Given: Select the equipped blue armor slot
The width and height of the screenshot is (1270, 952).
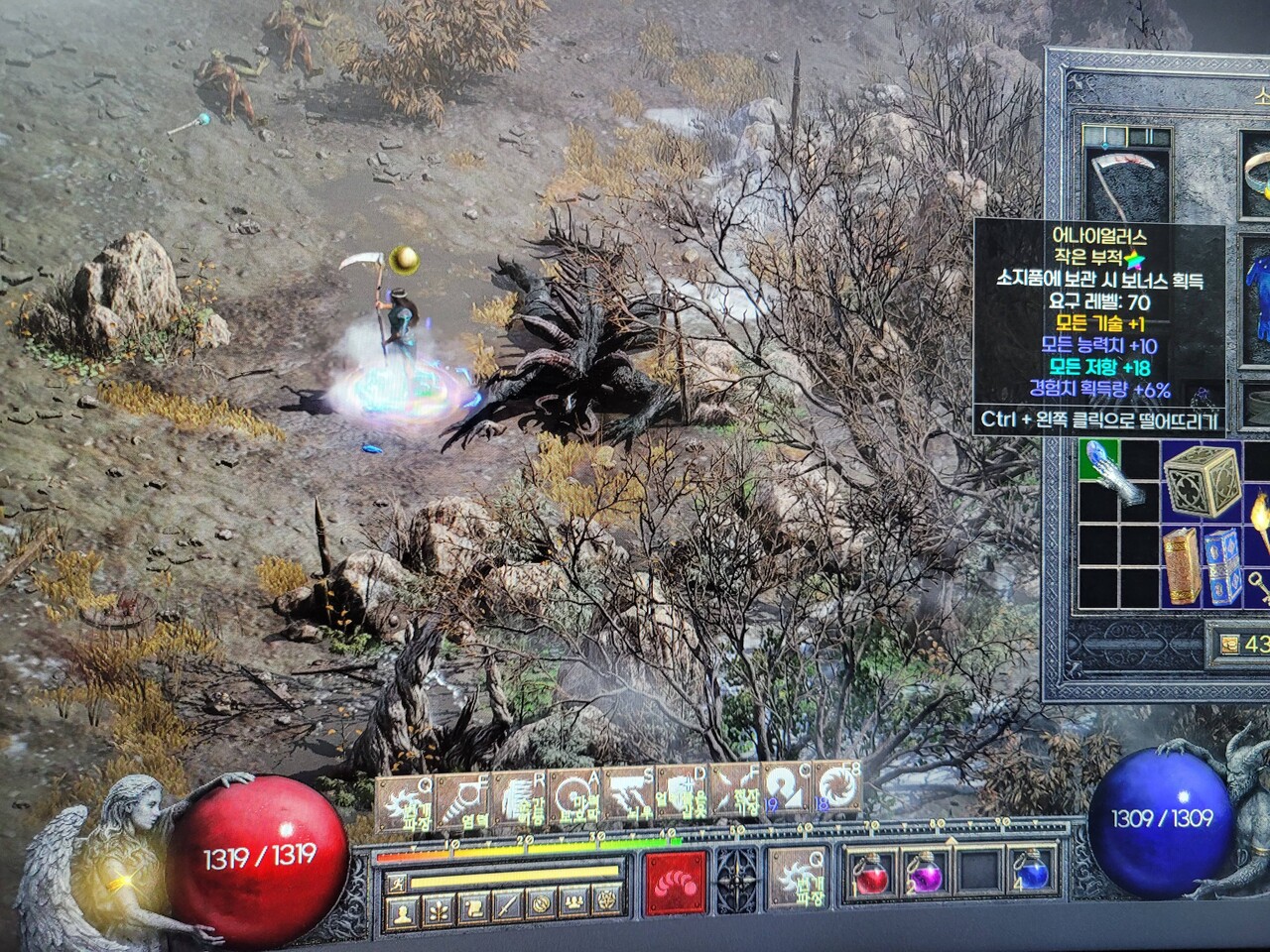Looking at the screenshot, I should click(1255, 297).
